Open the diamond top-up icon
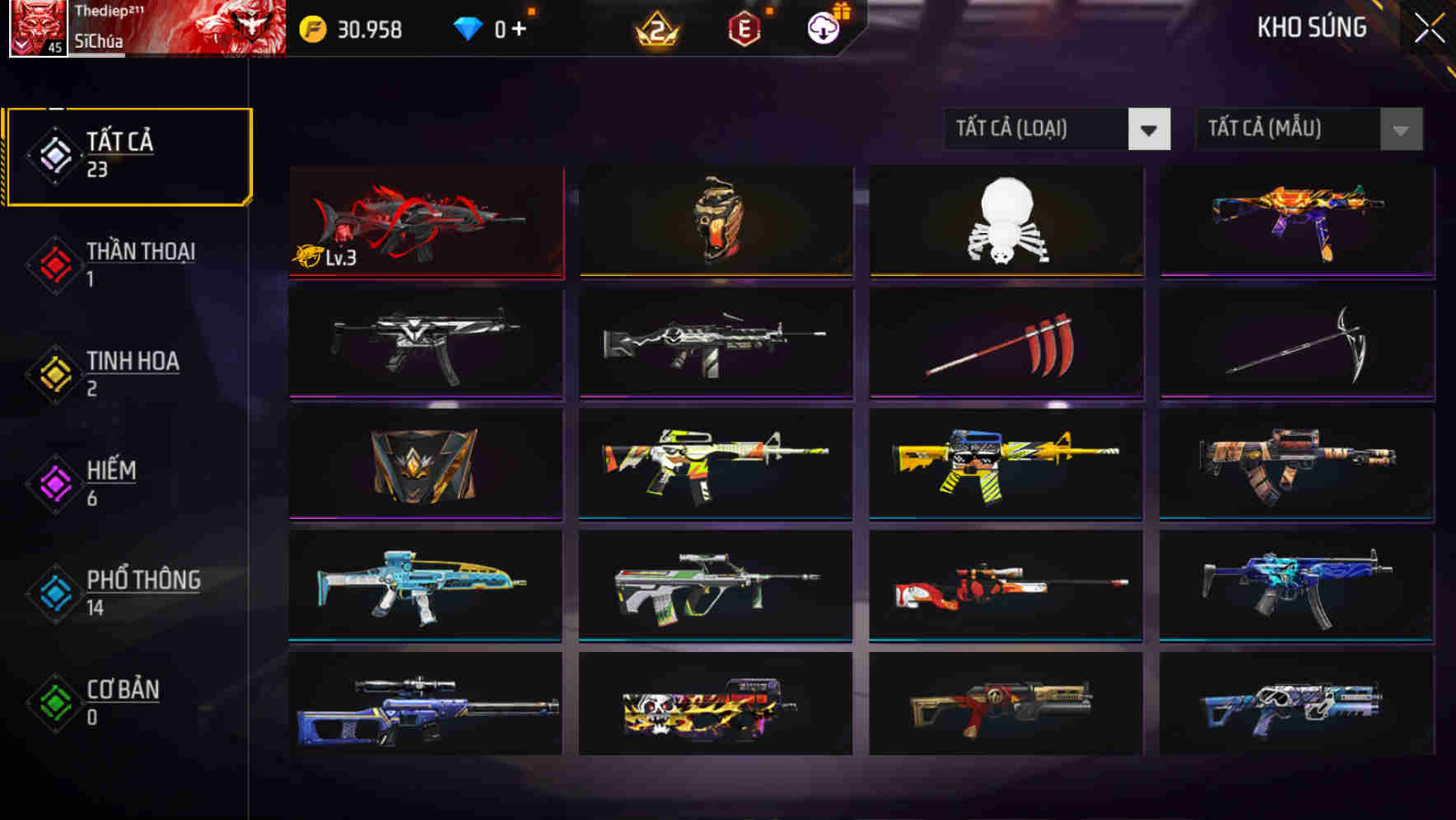The image size is (1456, 820). pyautogui.click(x=466, y=27)
